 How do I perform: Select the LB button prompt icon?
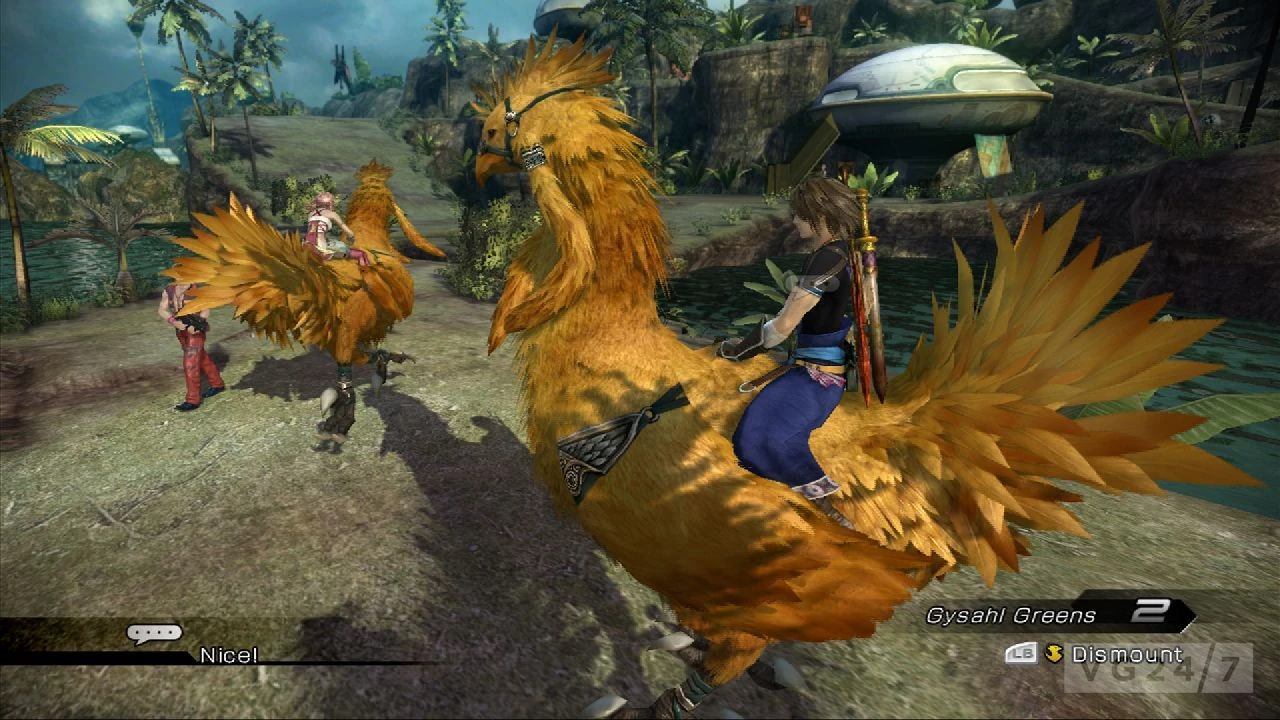[x=1021, y=652]
